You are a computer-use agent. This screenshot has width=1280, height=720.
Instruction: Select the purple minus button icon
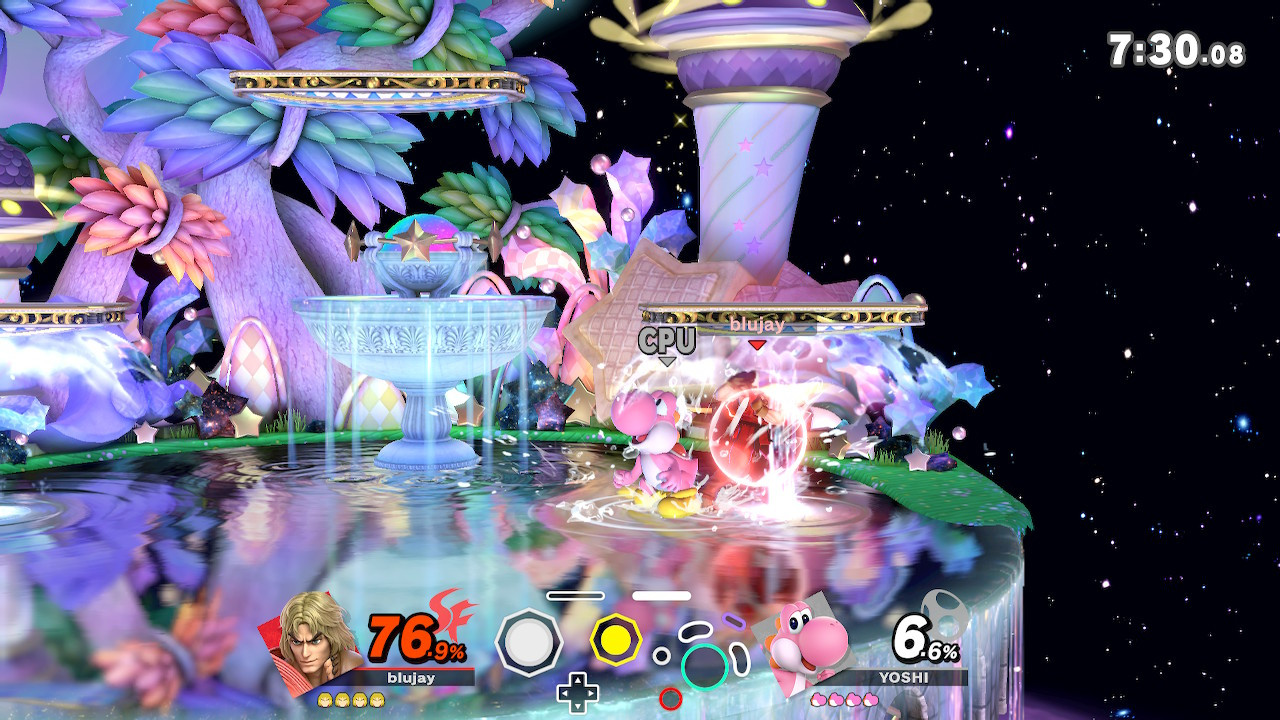(733, 622)
